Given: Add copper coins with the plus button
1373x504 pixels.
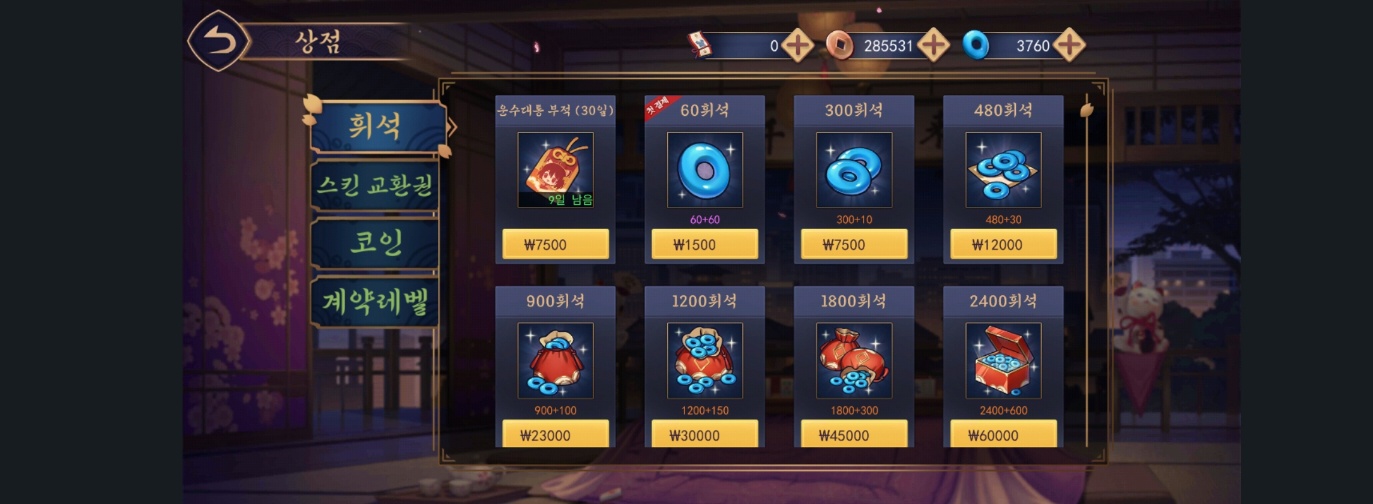Looking at the screenshot, I should 933,45.
